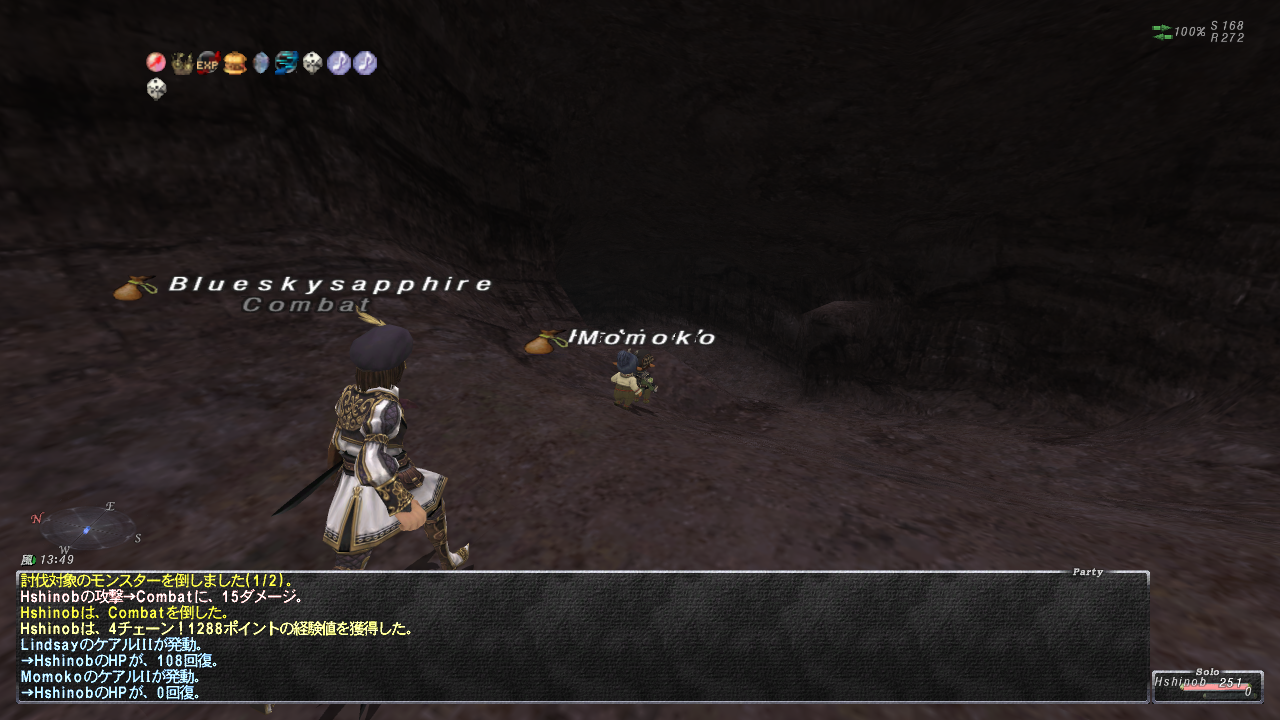Click the blue crystal status icon

(260, 63)
